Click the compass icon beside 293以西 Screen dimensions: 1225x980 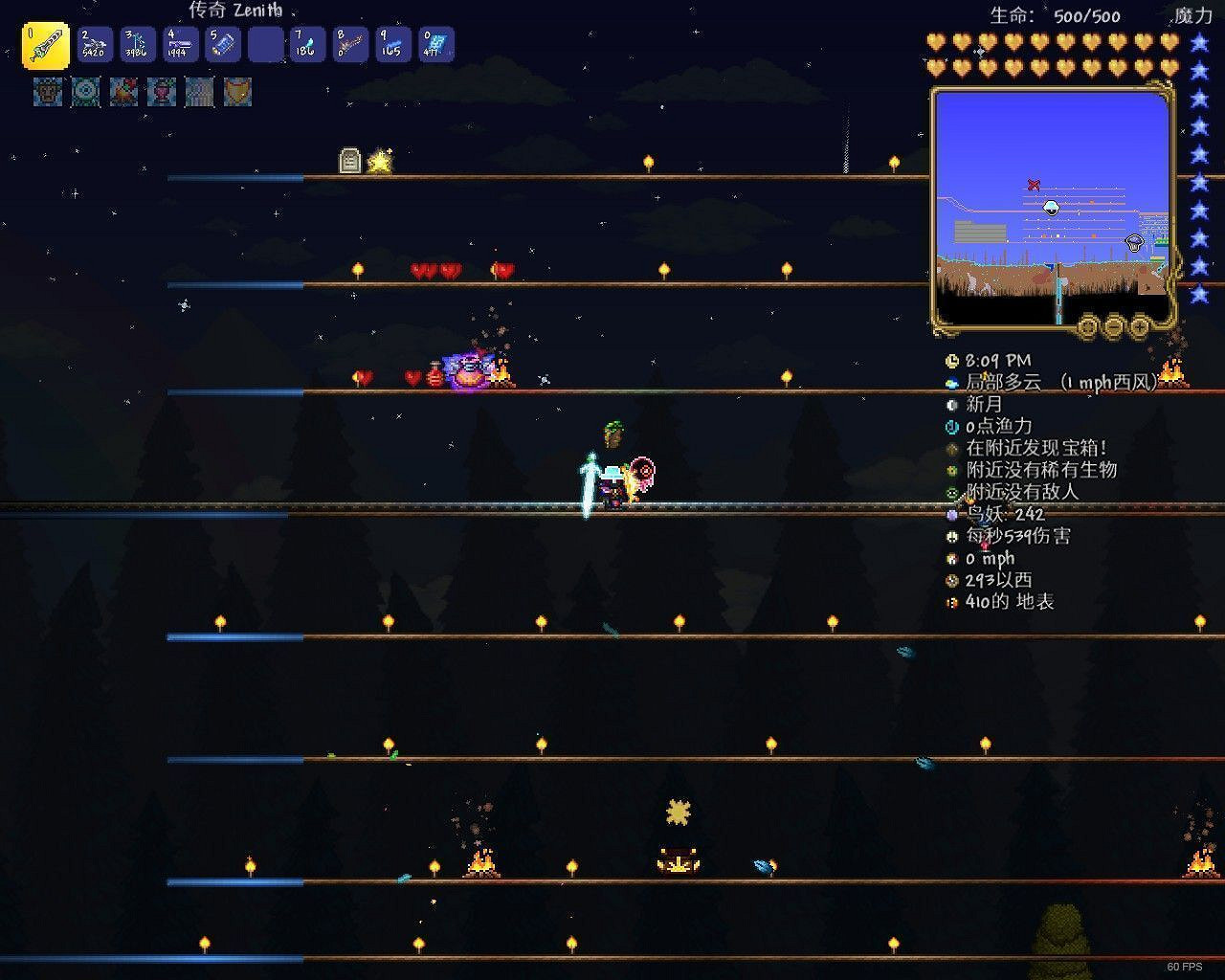(951, 581)
